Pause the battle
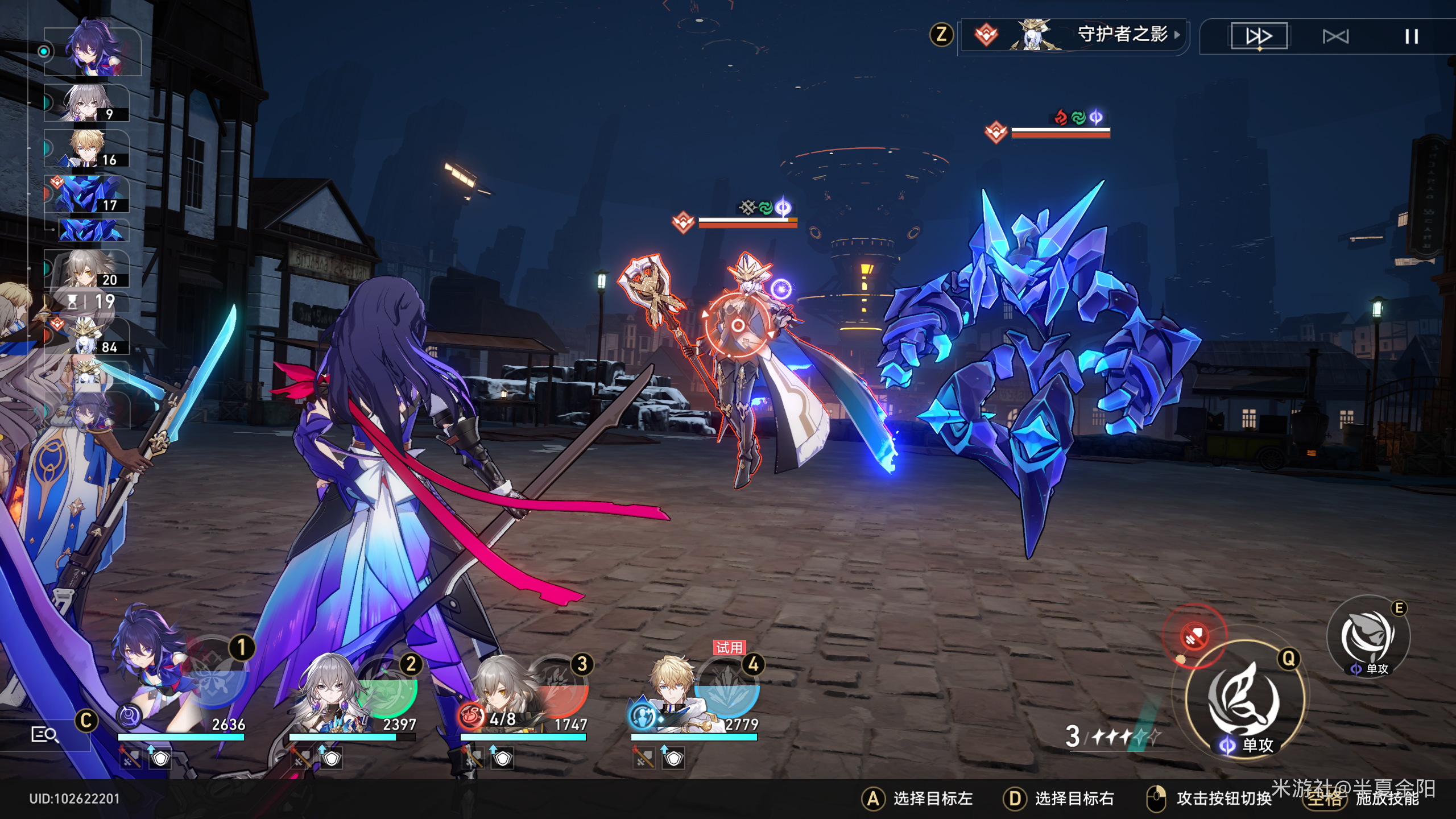This screenshot has width=1456, height=819. (x=1411, y=37)
